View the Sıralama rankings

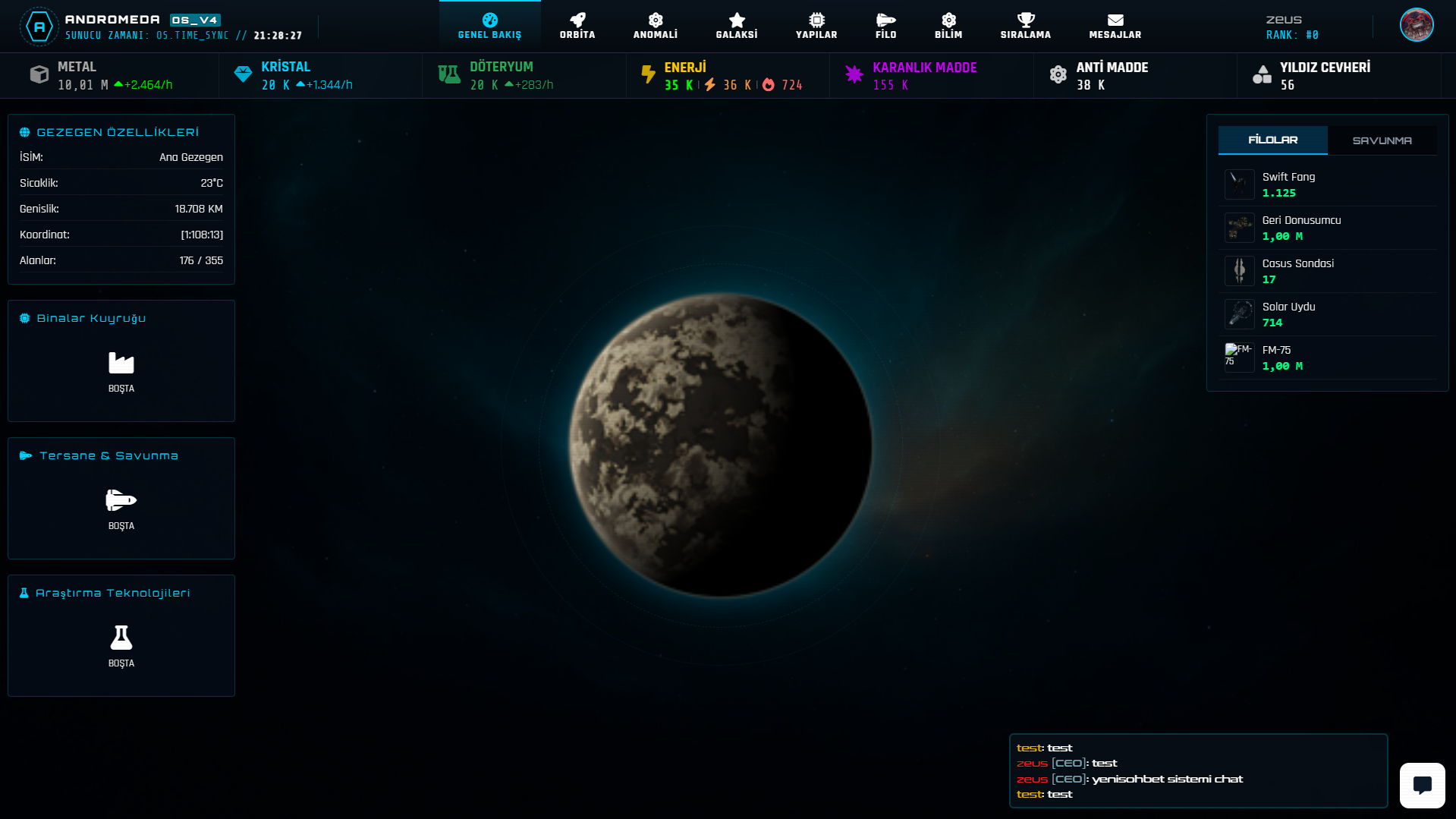click(x=1025, y=26)
